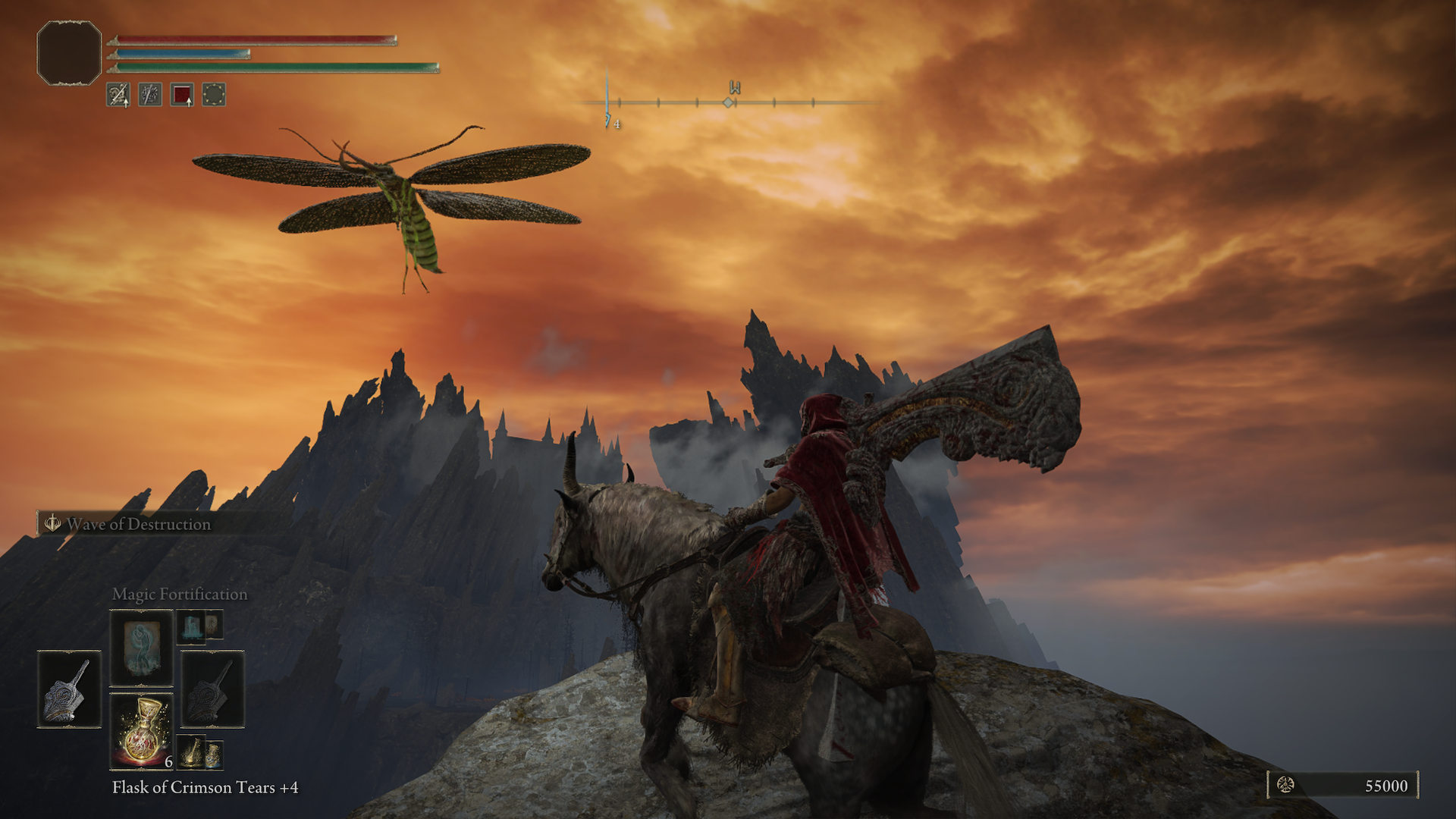
Task: Click the compass bar's diamond marker
Action: click(728, 102)
